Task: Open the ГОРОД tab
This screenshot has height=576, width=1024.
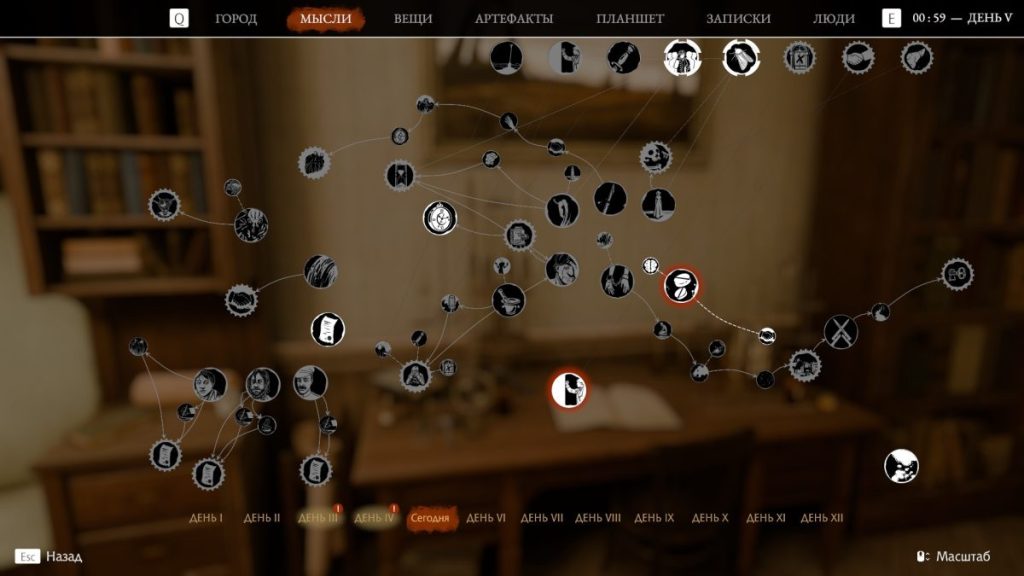Action: coord(236,18)
